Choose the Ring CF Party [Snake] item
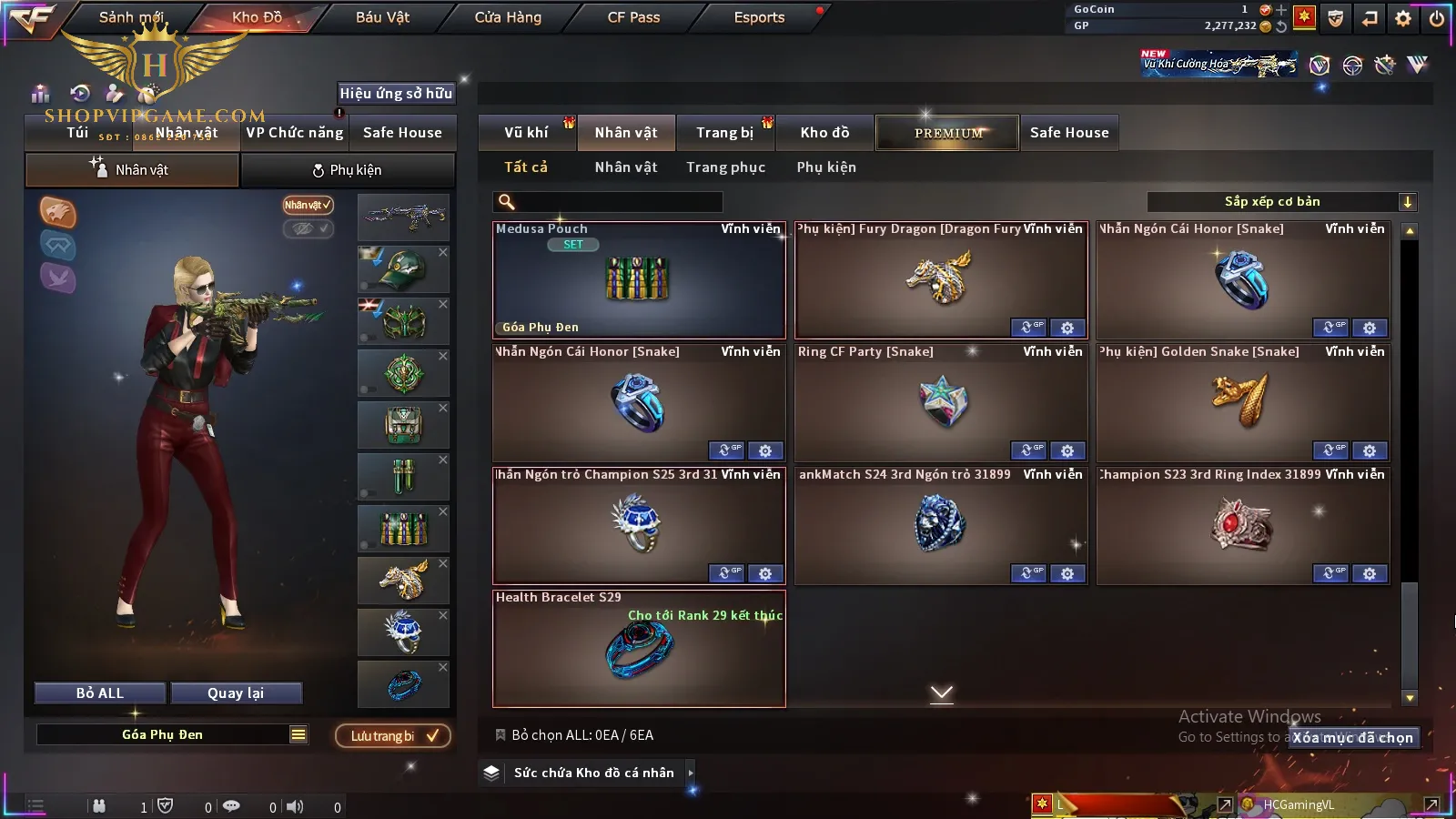This screenshot has height=819, width=1456. 940,402
